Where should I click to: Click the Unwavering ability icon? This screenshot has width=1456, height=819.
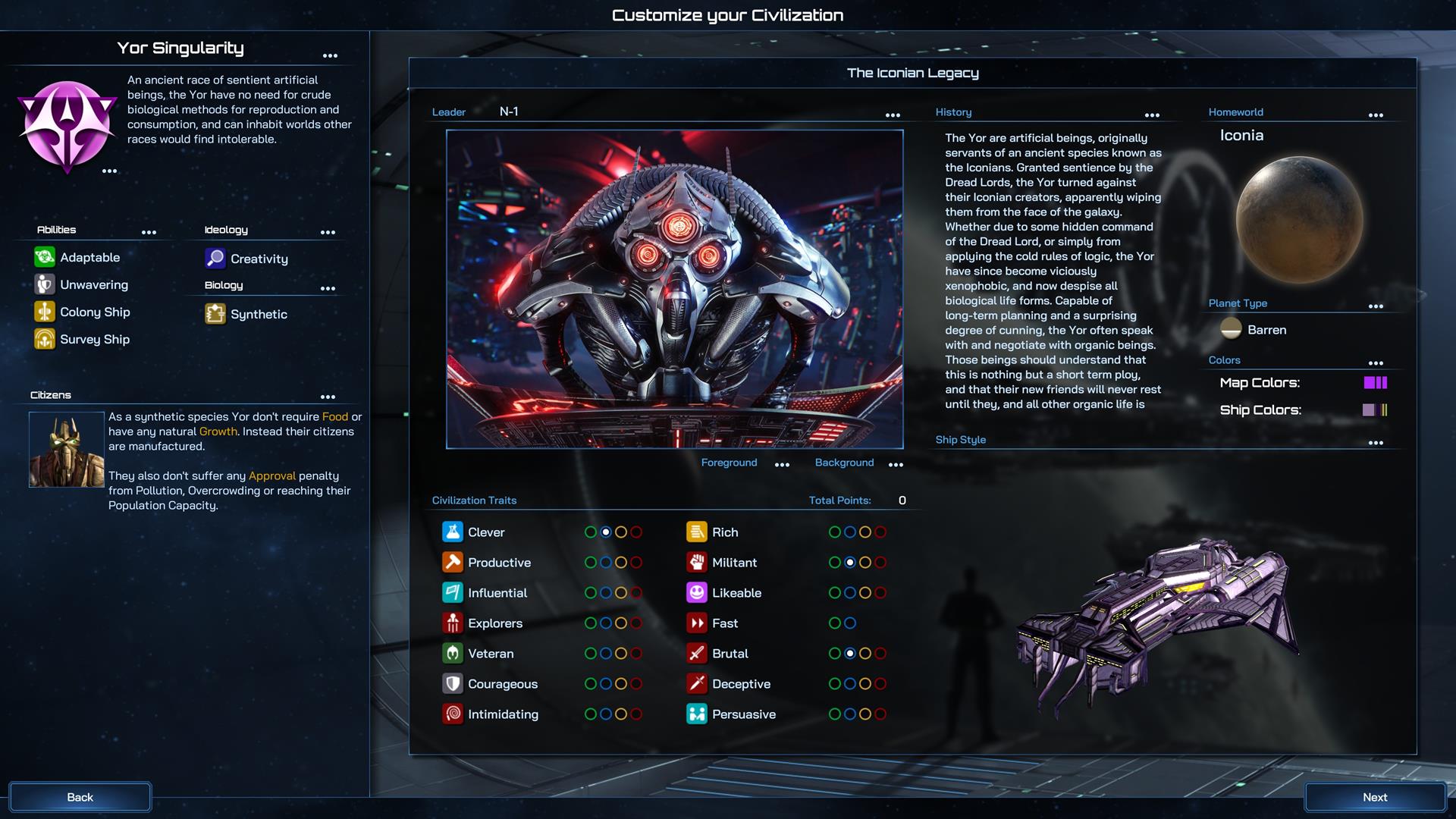pos(44,284)
